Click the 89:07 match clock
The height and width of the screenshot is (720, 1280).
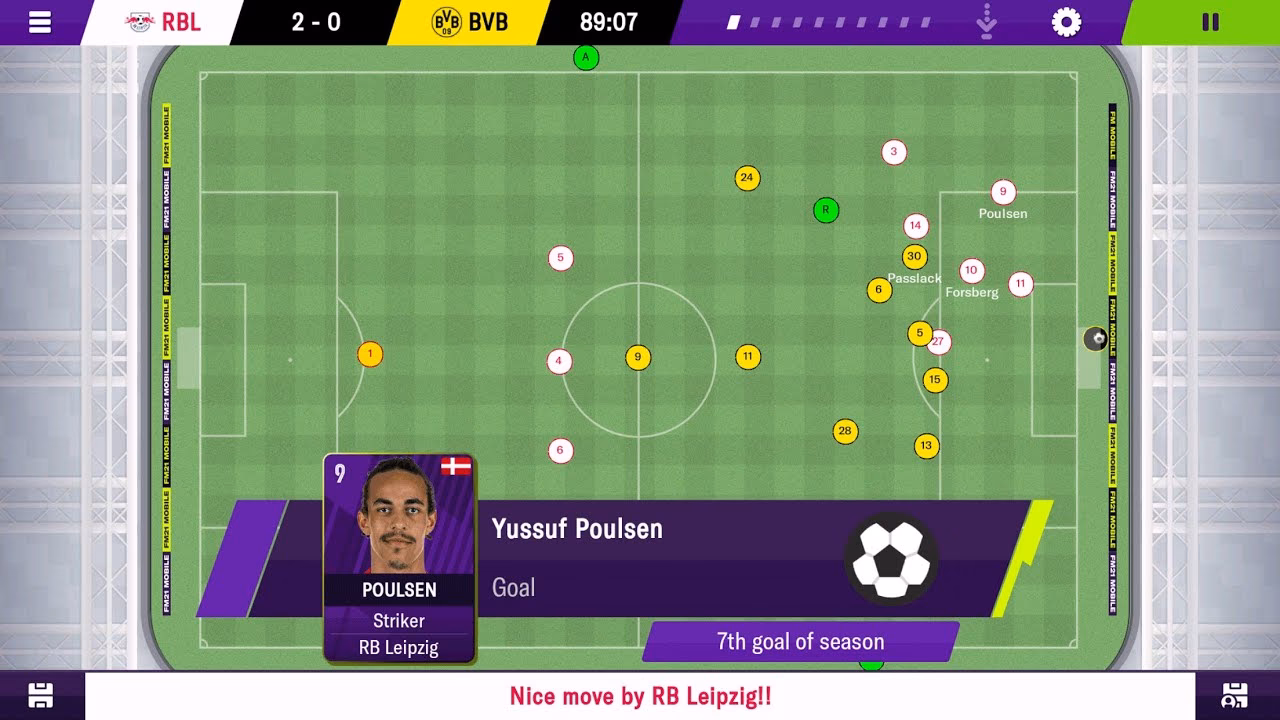click(611, 20)
